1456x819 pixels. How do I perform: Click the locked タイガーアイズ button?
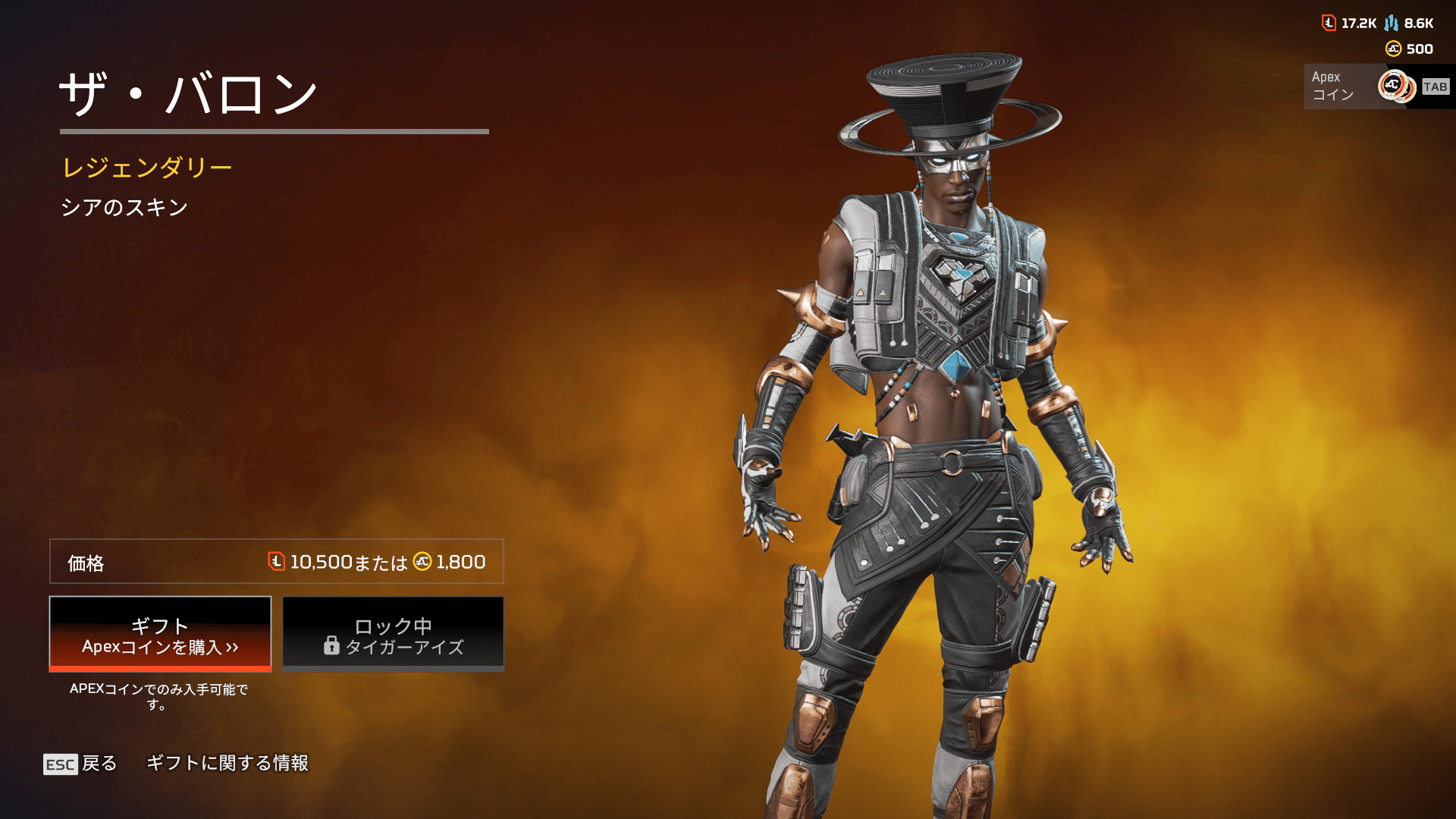[393, 634]
